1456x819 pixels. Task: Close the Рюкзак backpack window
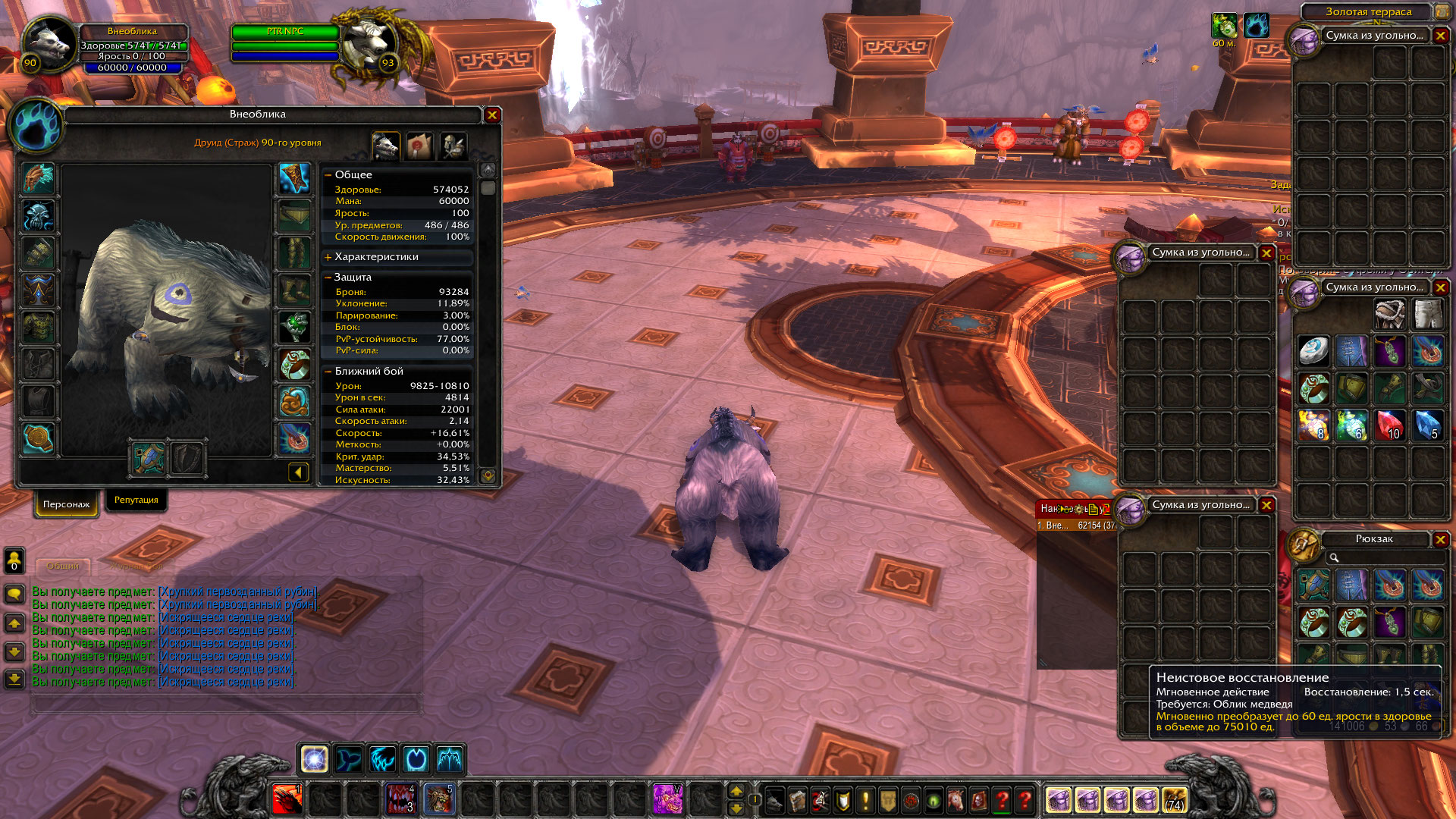pyautogui.click(x=1440, y=539)
